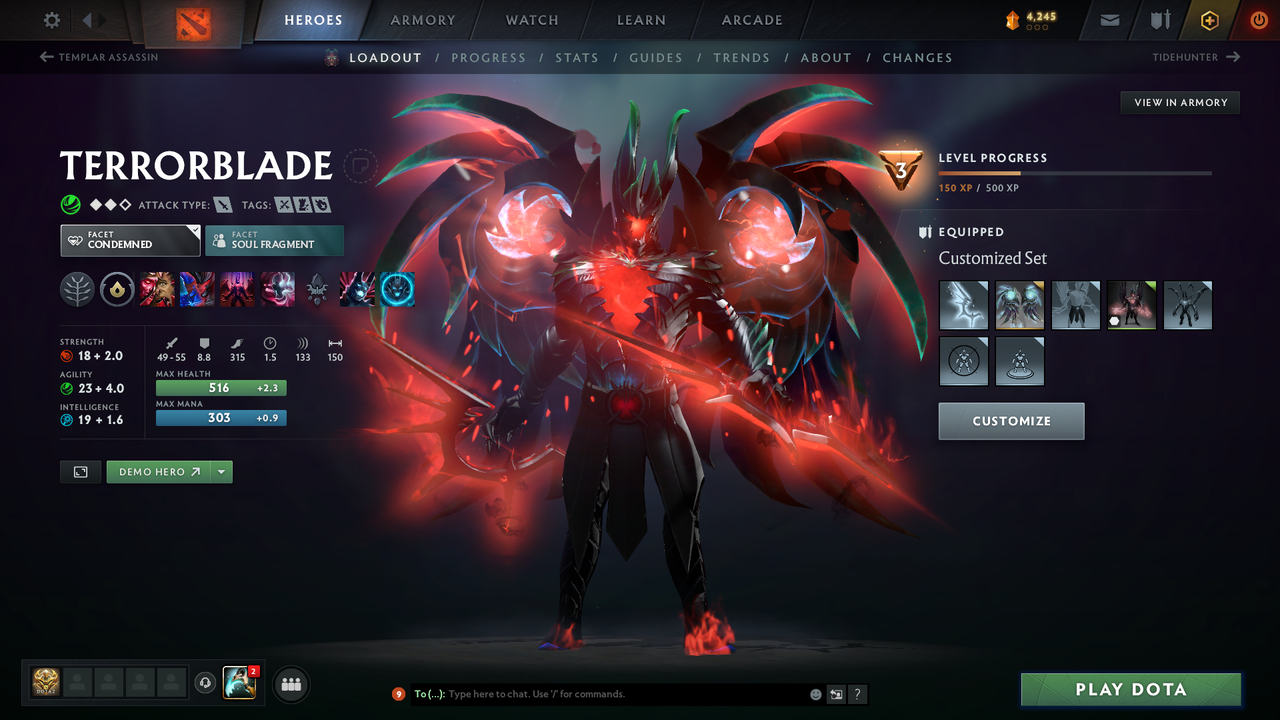This screenshot has width=1280, height=720.
Task: Toggle the hero favorite bookmark icon
Action: (x=360, y=166)
